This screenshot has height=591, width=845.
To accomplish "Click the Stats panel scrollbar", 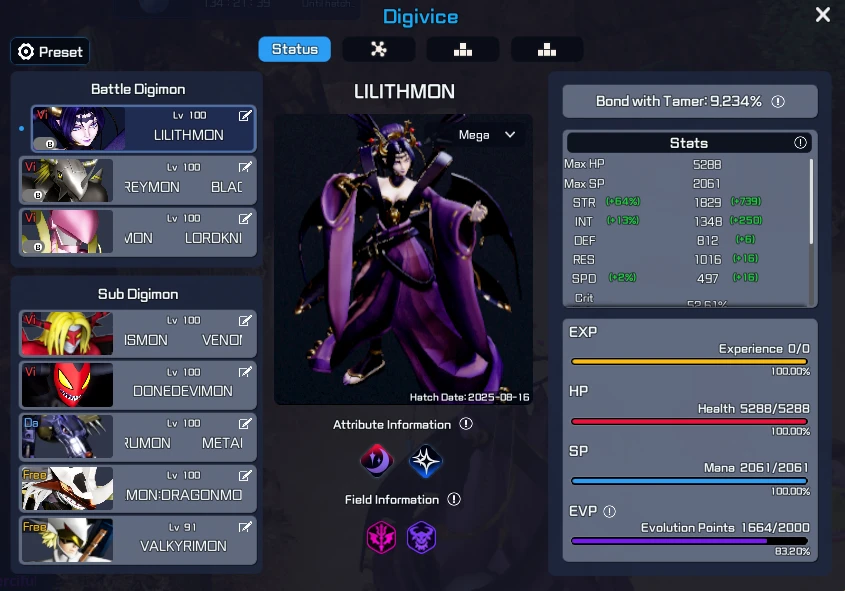I will pyautogui.click(x=811, y=200).
